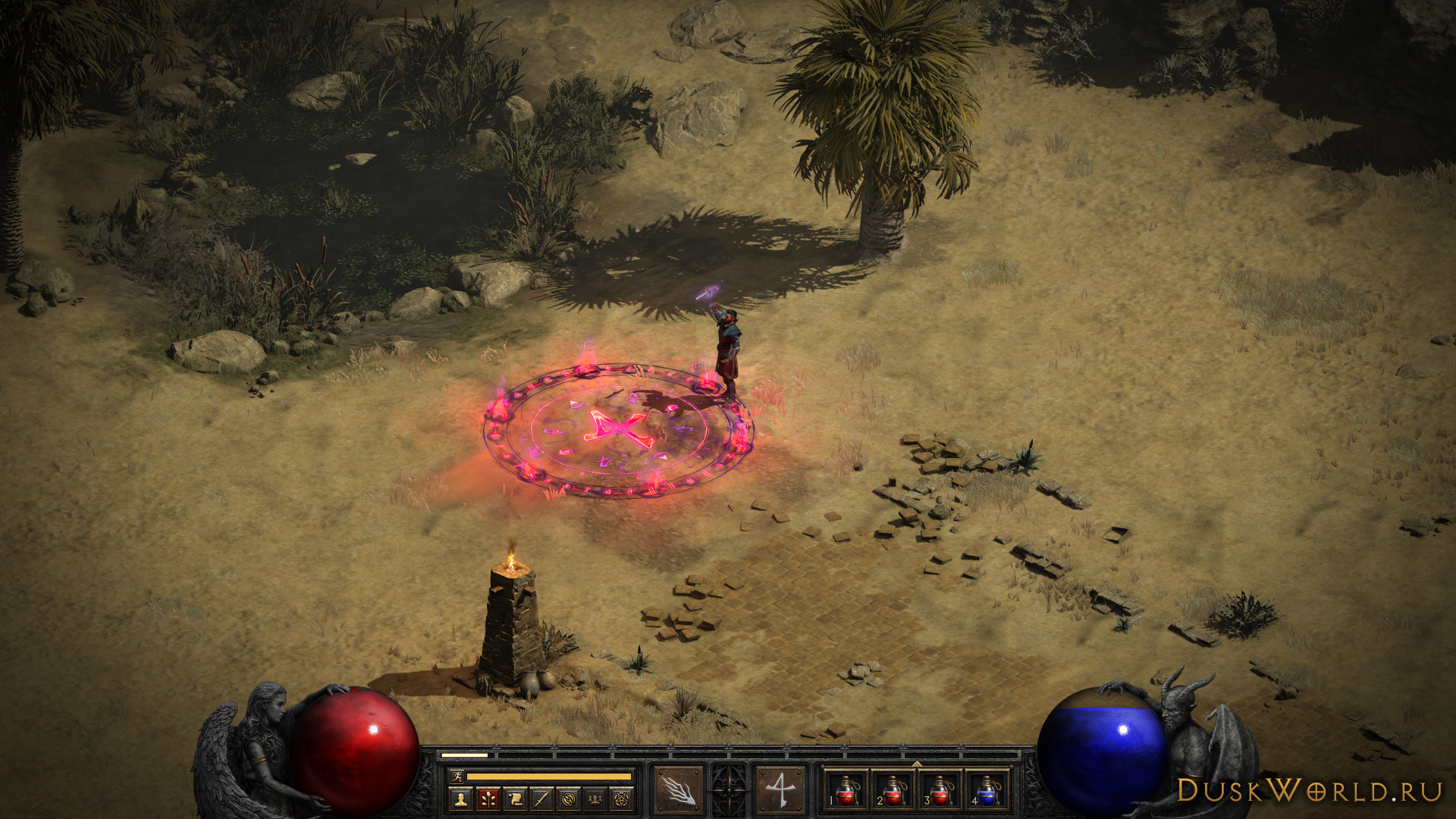Open the party panel people icon

pyautogui.click(x=597, y=799)
